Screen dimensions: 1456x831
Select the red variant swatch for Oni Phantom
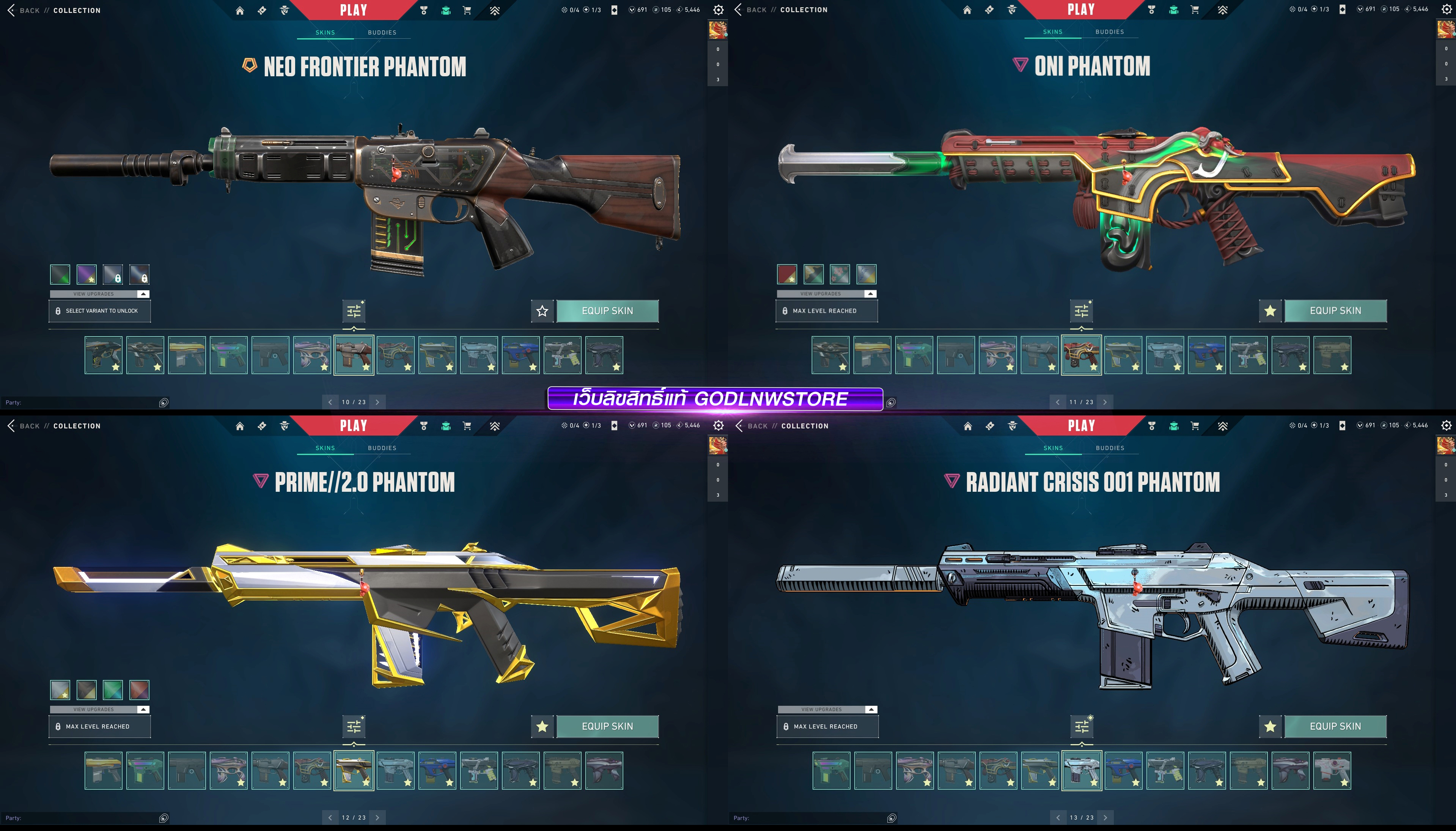(x=787, y=274)
